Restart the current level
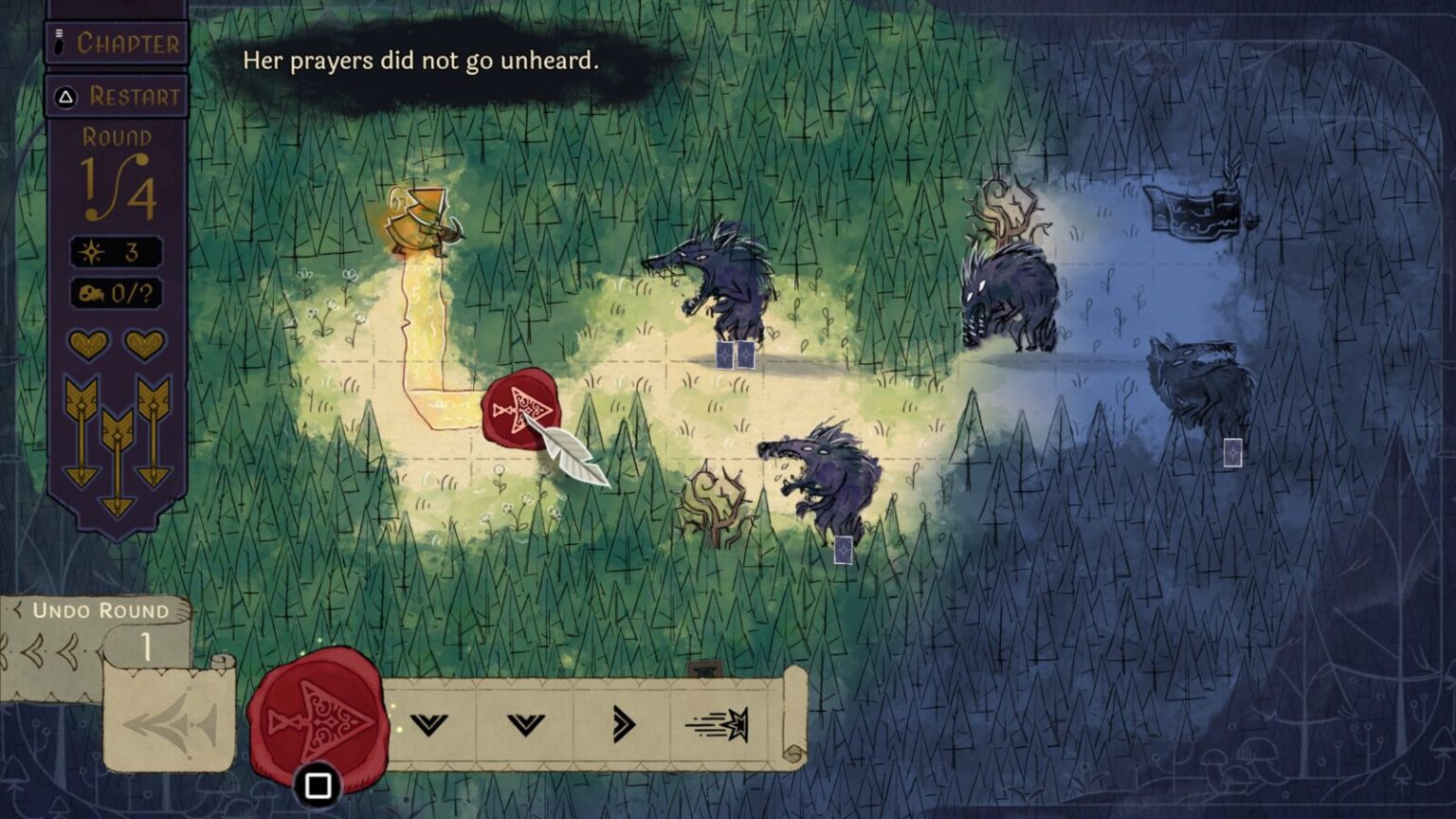Viewport: 1456px width, 819px height. point(117,96)
